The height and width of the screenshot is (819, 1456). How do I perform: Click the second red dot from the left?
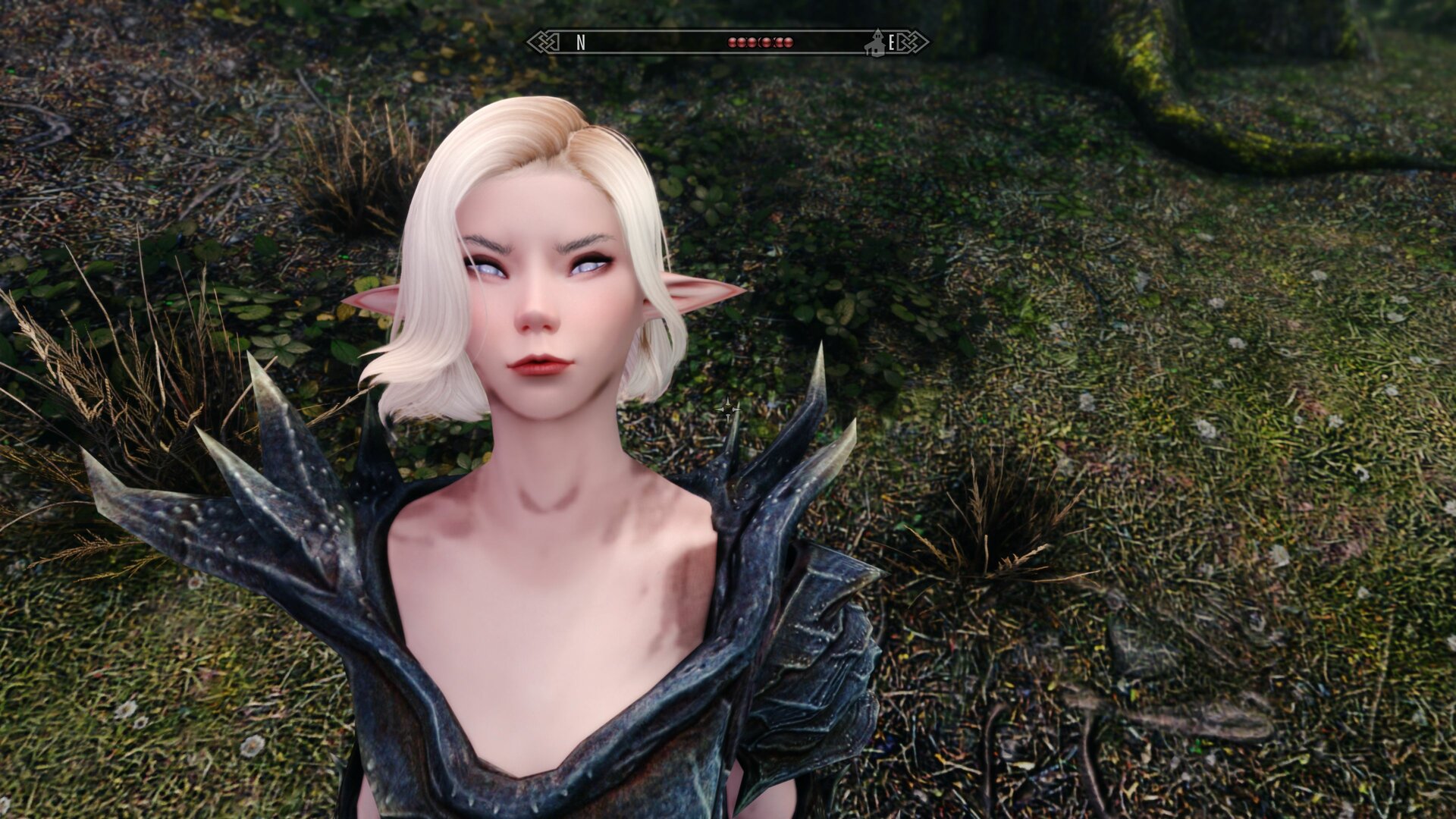pyautogui.click(x=742, y=42)
